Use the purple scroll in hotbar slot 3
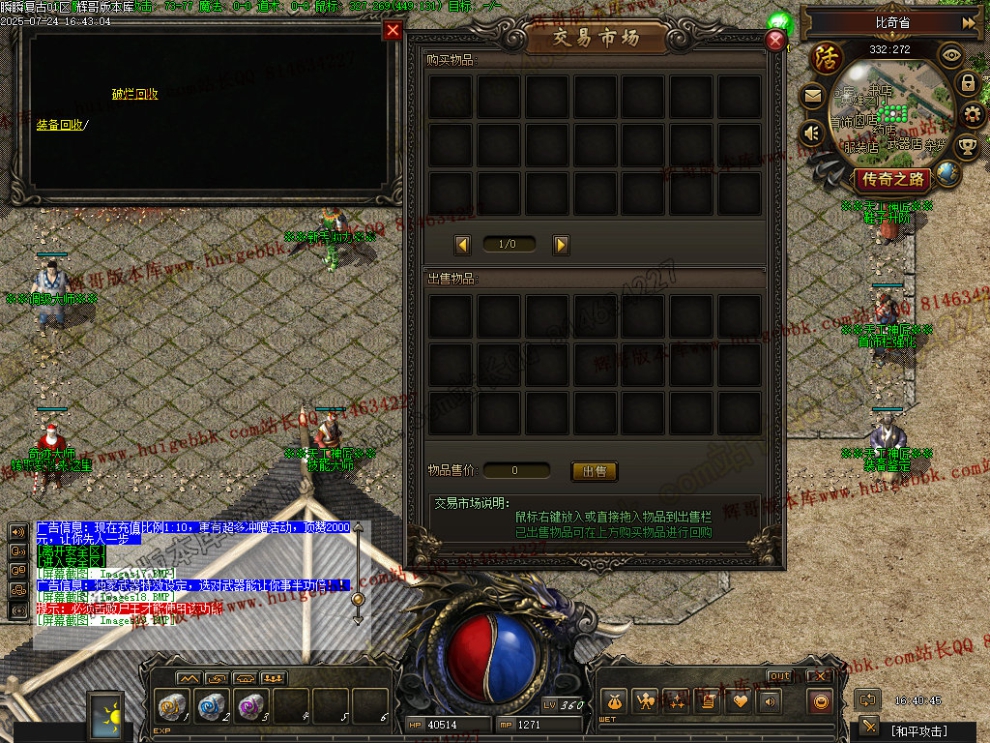990x743 pixels. pyautogui.click(x=251, y=706)
